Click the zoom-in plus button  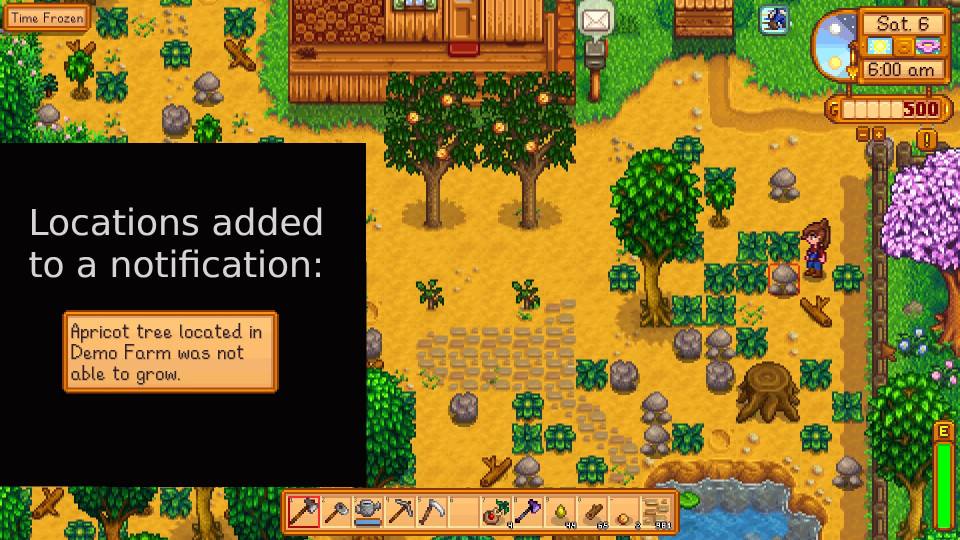pos(878,133)
